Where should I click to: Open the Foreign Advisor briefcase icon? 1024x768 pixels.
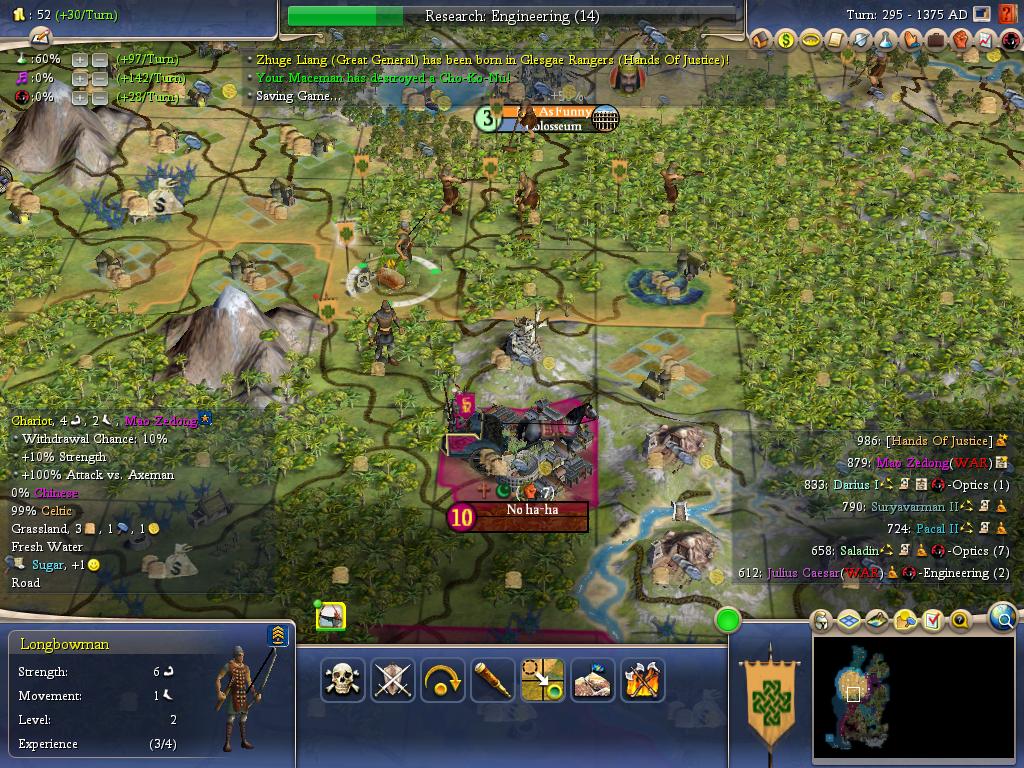(x=936, y=40)
